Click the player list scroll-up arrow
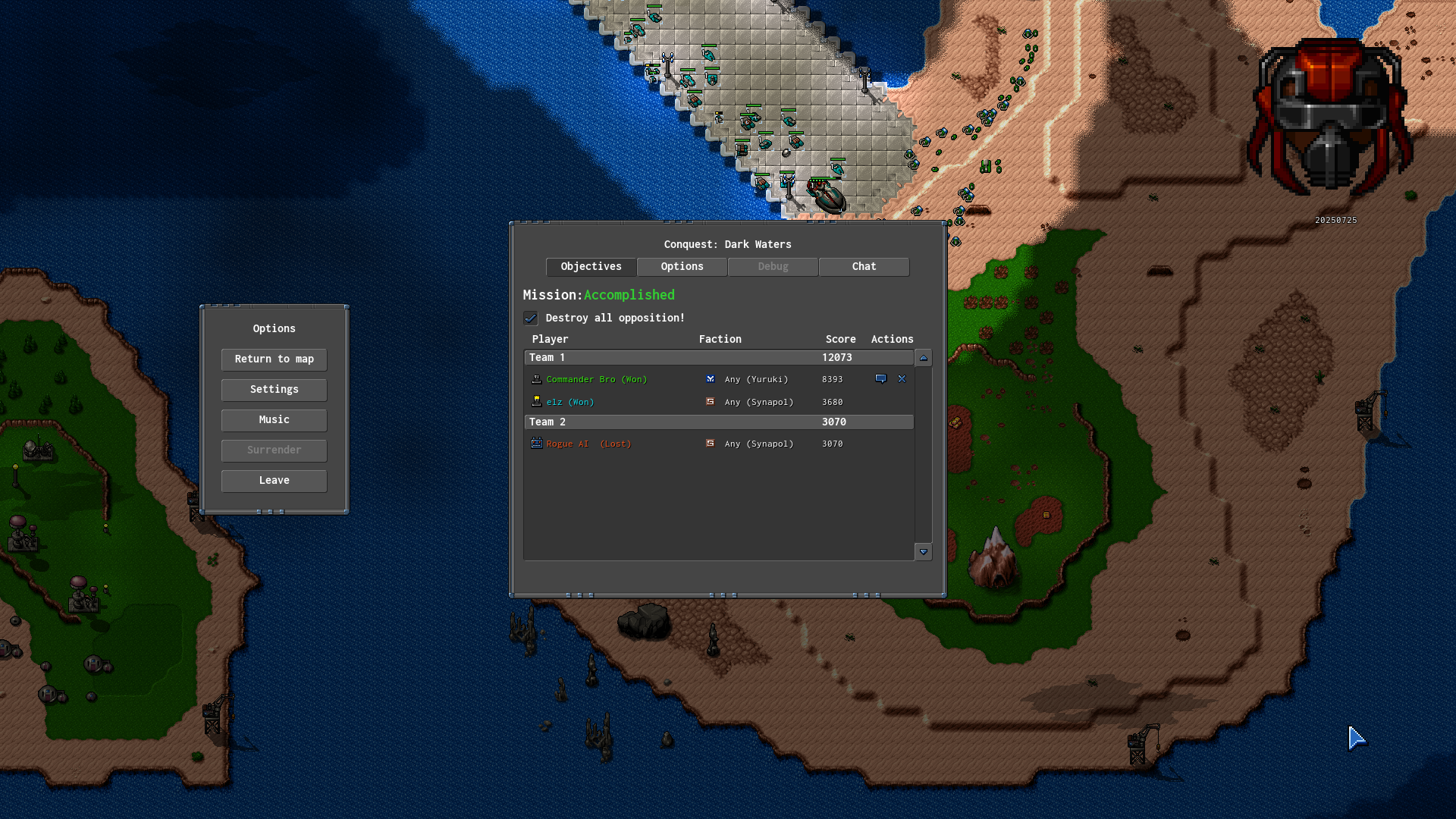The image size is (1456, 819). pyautogui.click(x=923, y=358)
